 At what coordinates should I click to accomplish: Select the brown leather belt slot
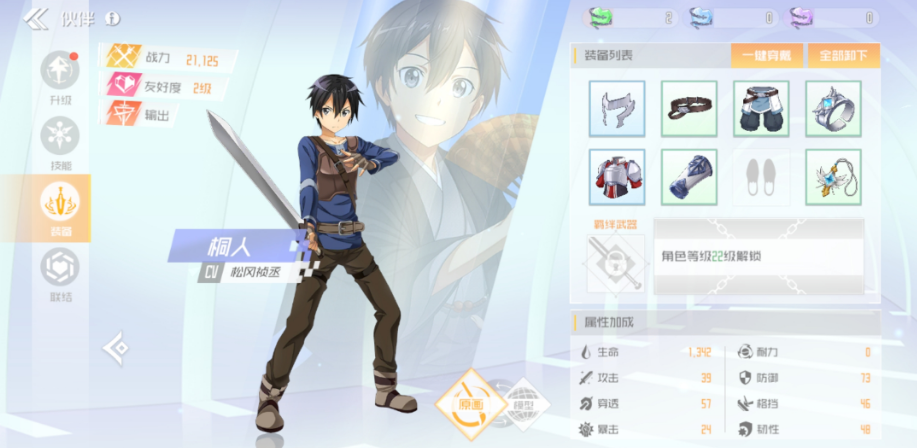coord(689,109)
